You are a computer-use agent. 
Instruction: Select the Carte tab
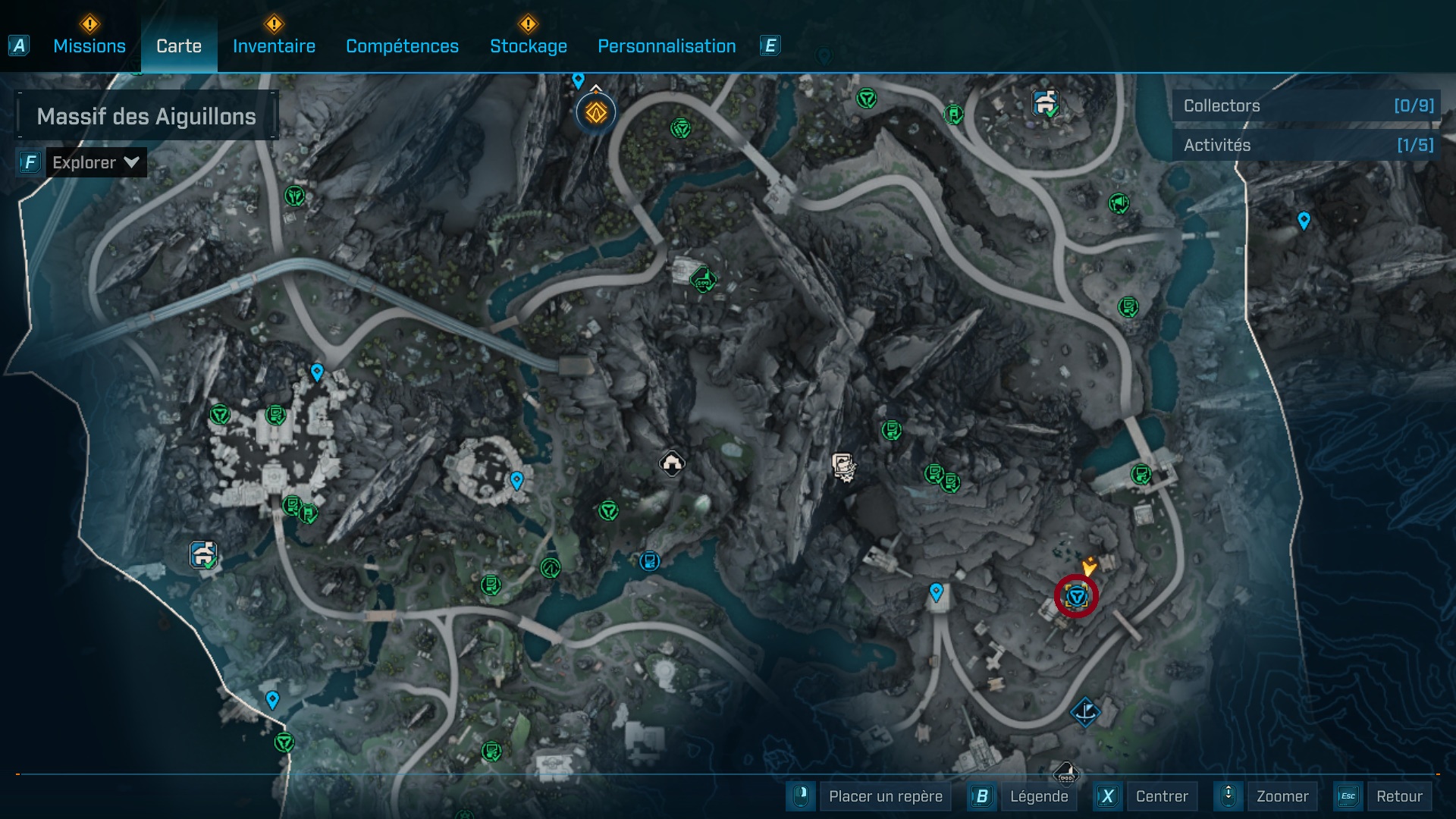(x=179, y=46)
